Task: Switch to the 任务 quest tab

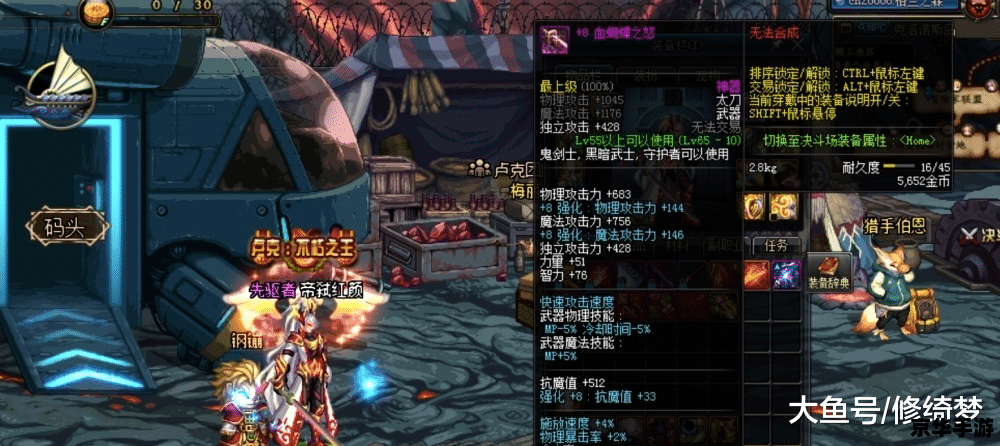Action: pos(776,245)
